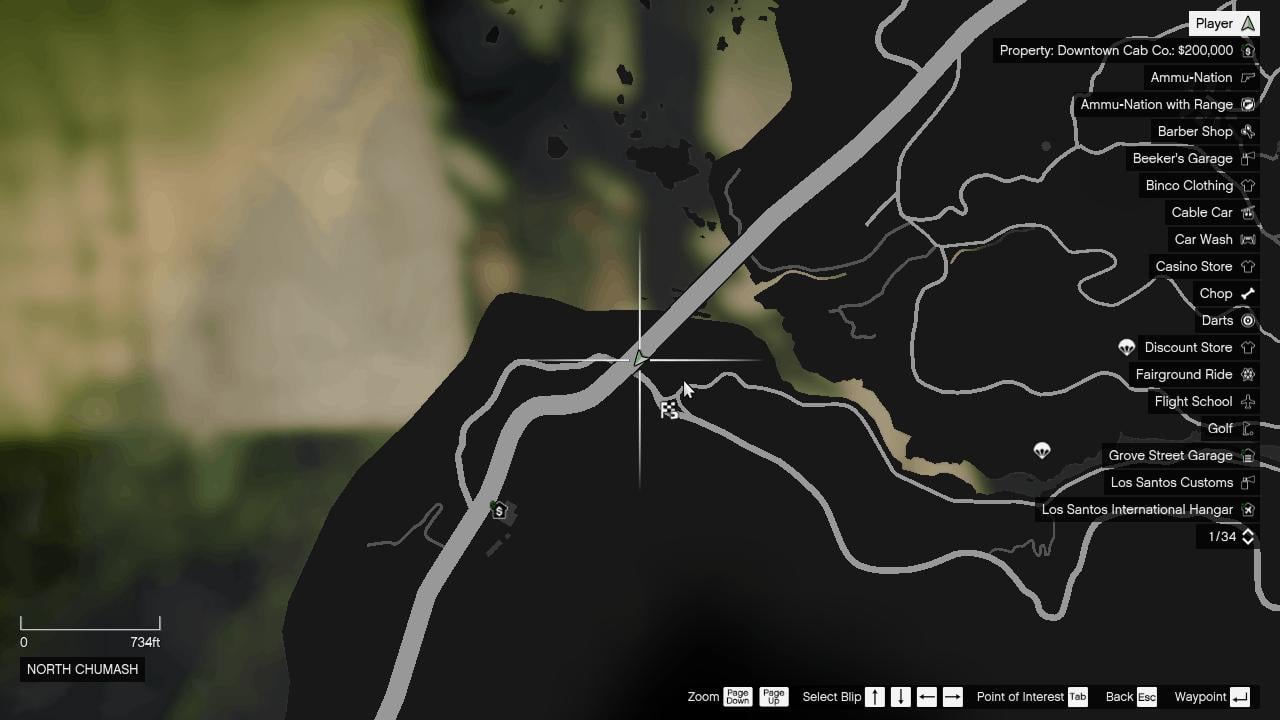Viewport: 1280px width, 720px height.
Task: Click the Darts bullseye icon
Action: [1248, 320]
